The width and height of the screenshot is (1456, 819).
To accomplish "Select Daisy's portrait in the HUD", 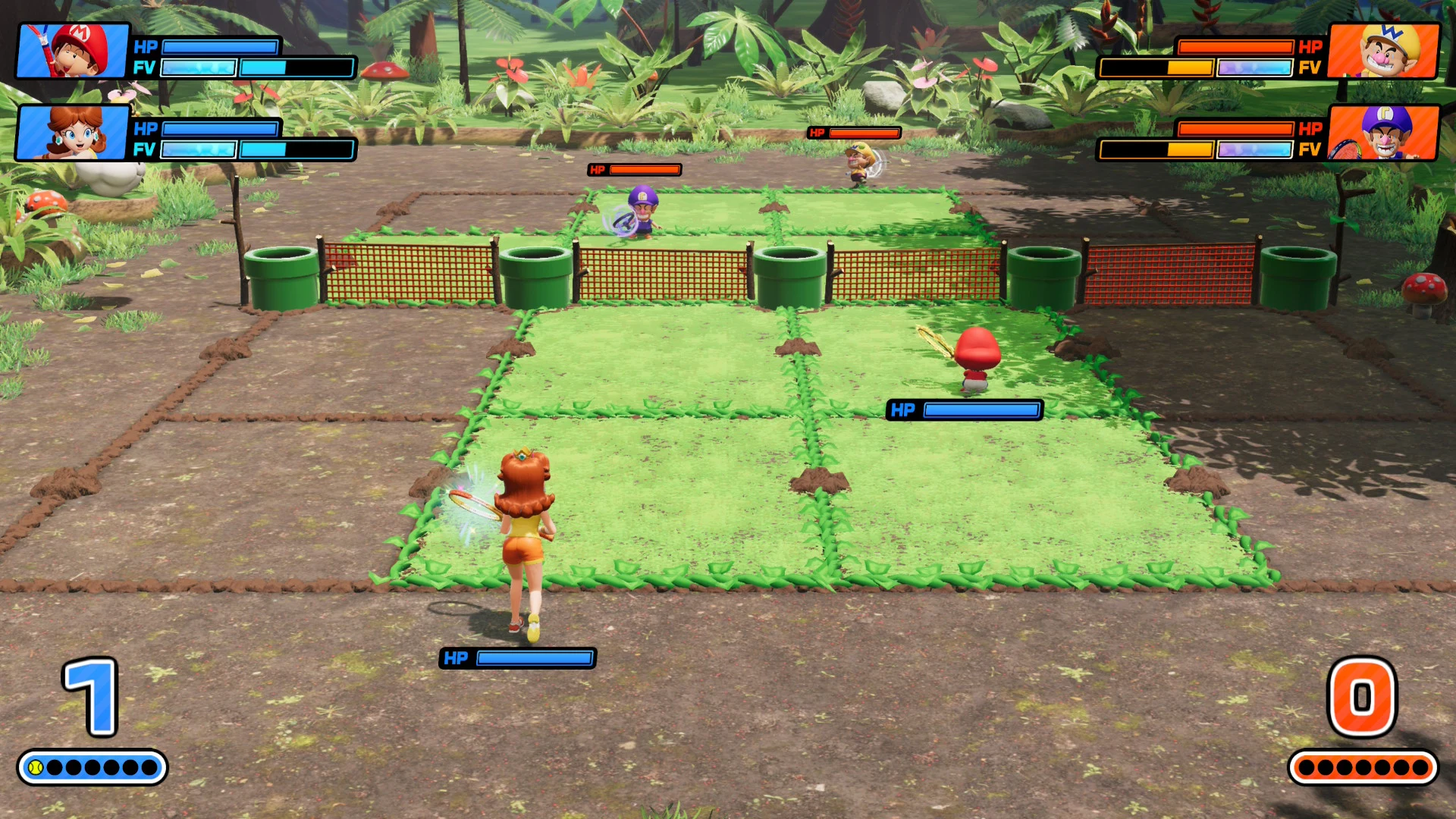I will click(74, 134).
